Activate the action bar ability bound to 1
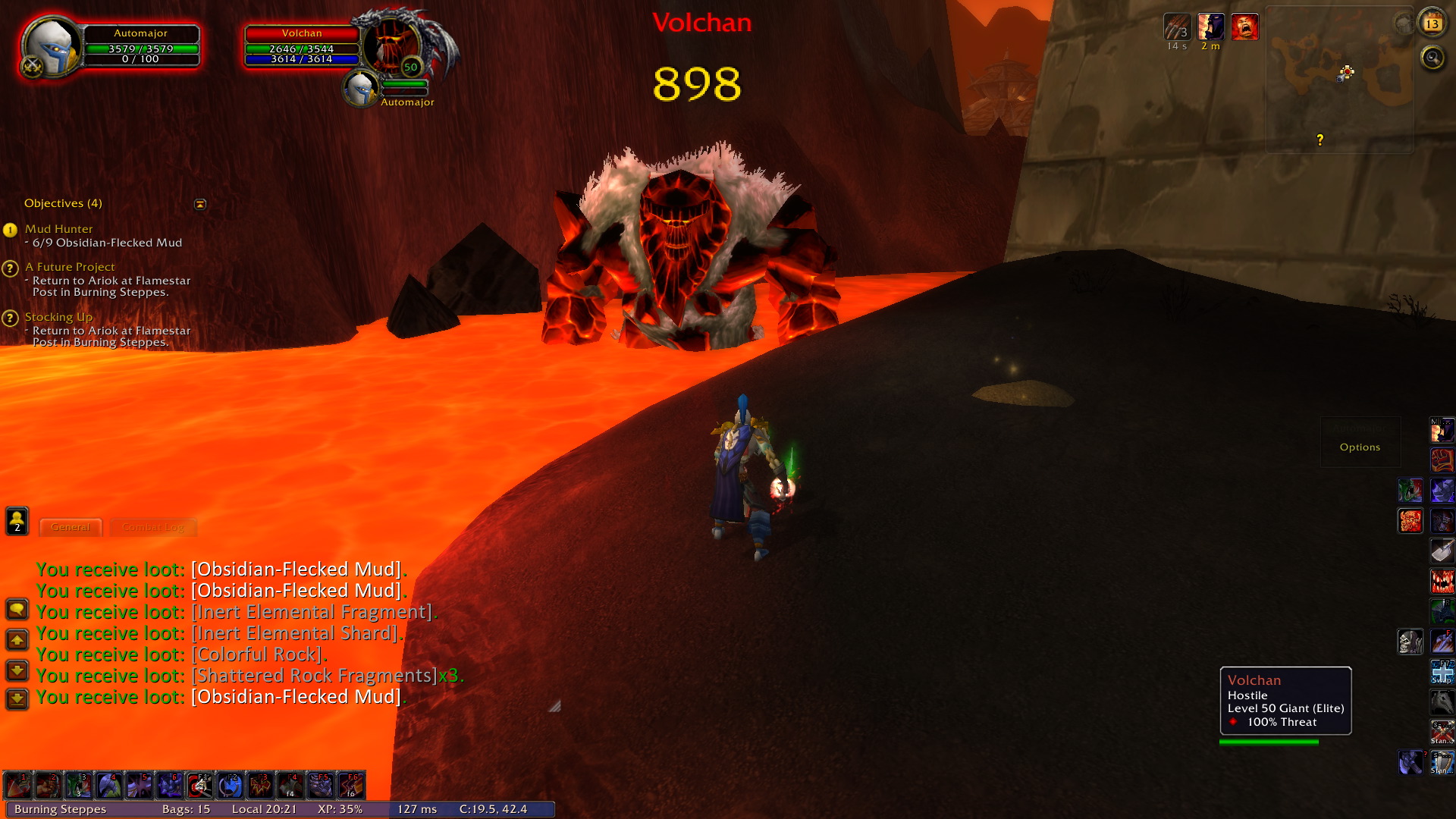The height and width of the screenshot is (819, 1456). (17, 786)
